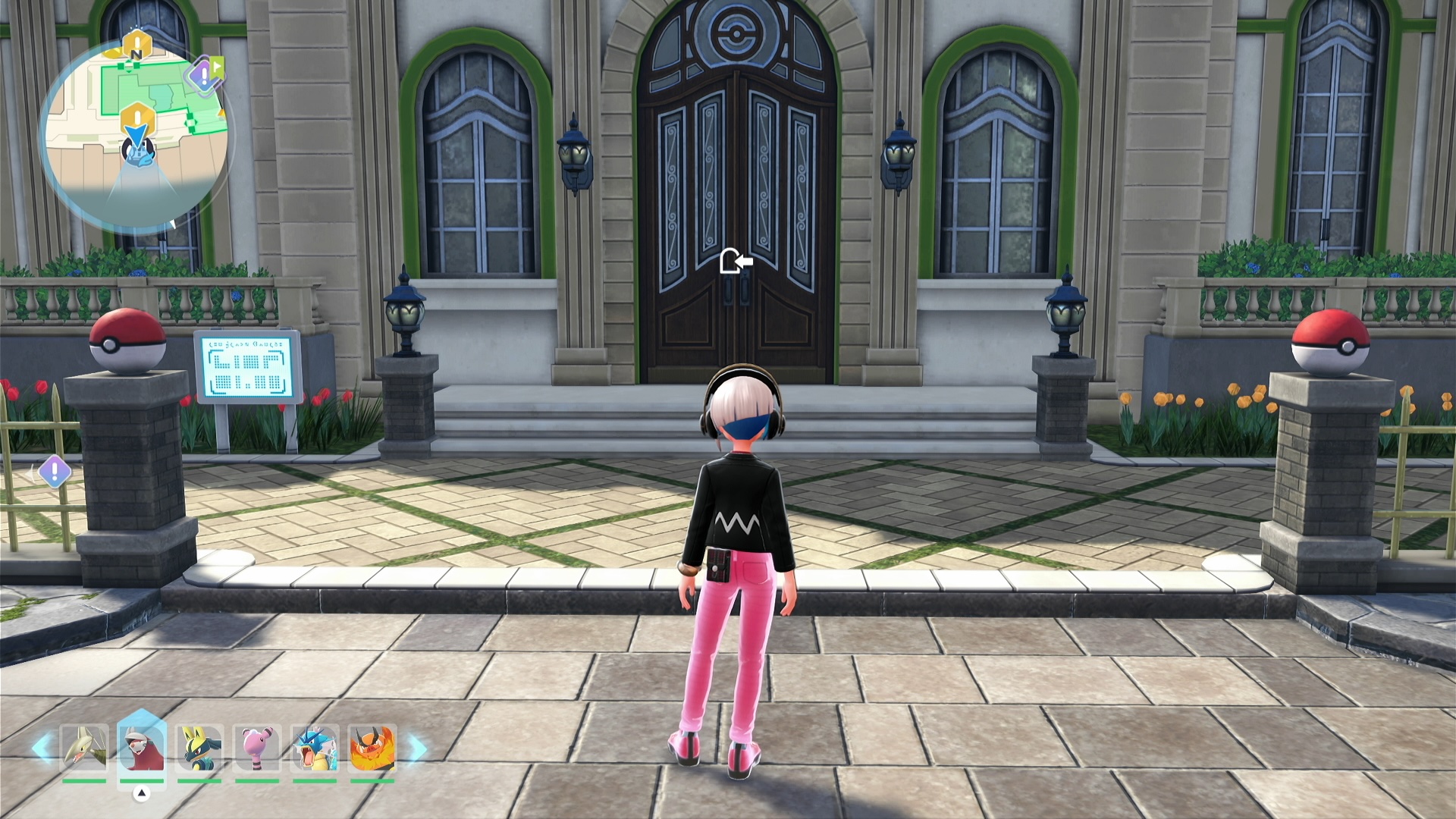Choose Emboar in the party bar

click(x=372, y=748)
